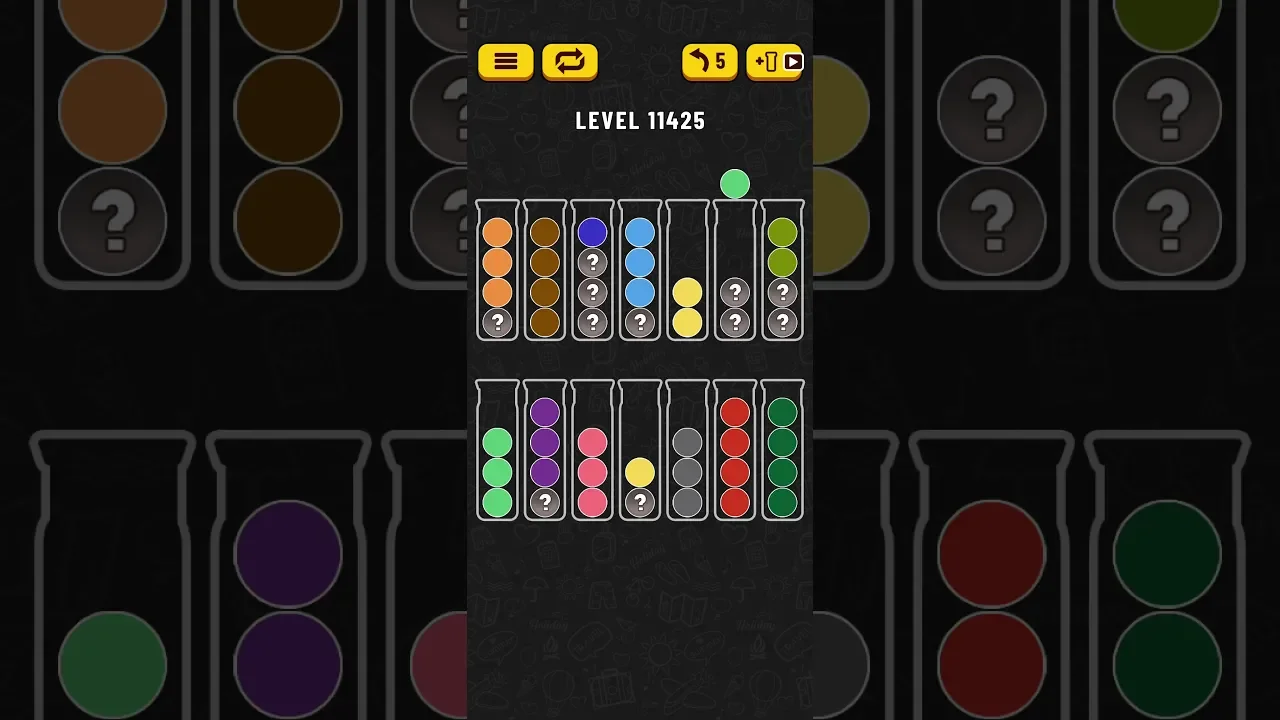The height and width of the screenshot is (720, 1280).
Task: Open the hamburger menu button
Action: pos(505,62)
